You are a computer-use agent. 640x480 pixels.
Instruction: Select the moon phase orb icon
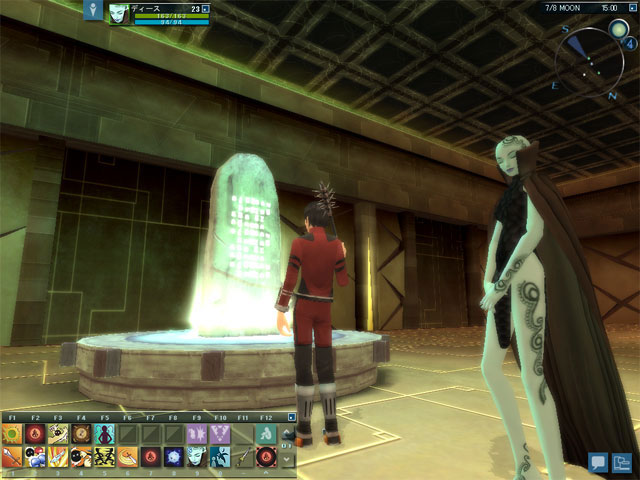point(619,29)
